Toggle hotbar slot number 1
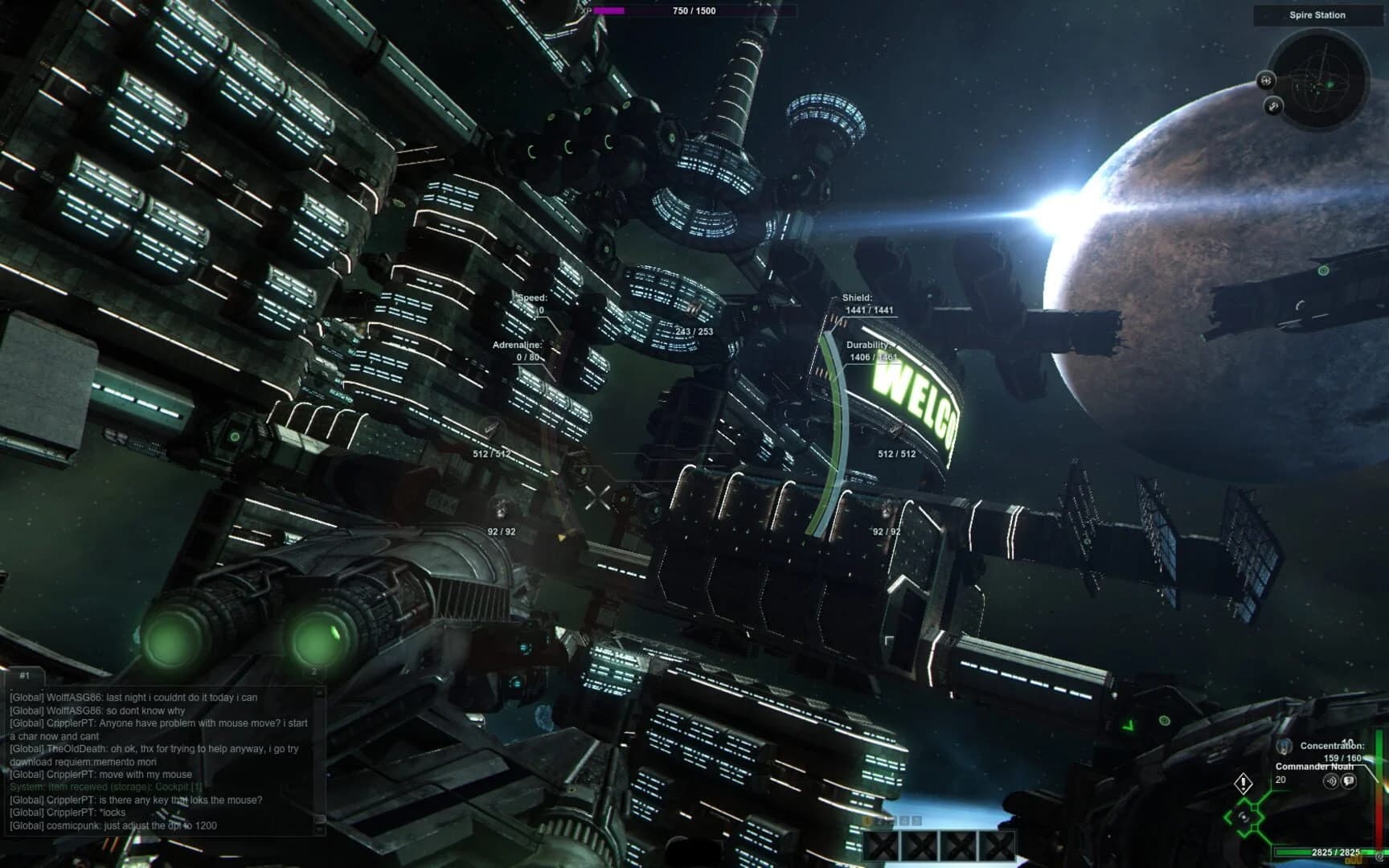Image resolution: width=1389 pixels, height=868 pixels. click(x=868, y=821)
